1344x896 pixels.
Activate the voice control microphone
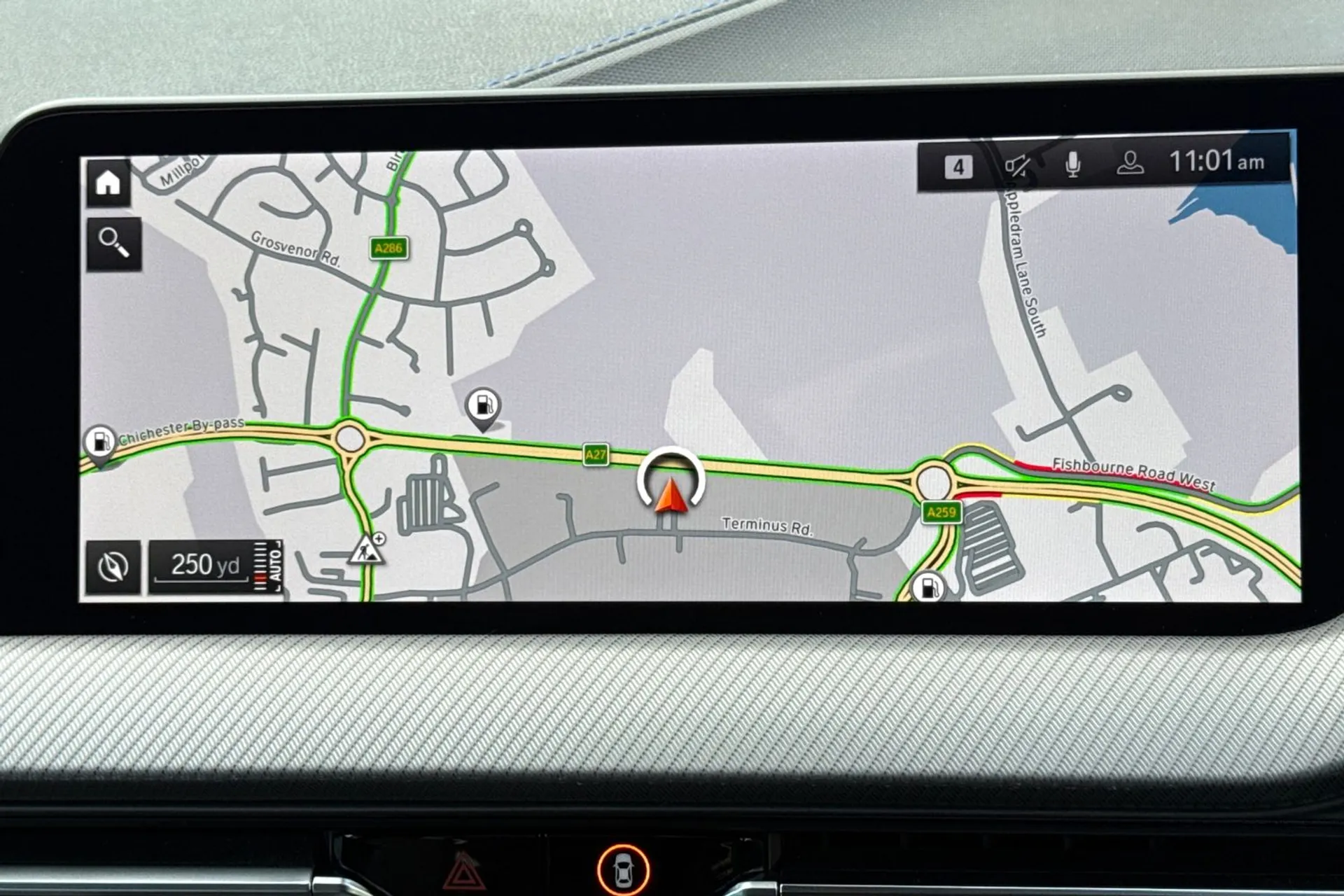pyautogui.click(x=1073, y=163)
